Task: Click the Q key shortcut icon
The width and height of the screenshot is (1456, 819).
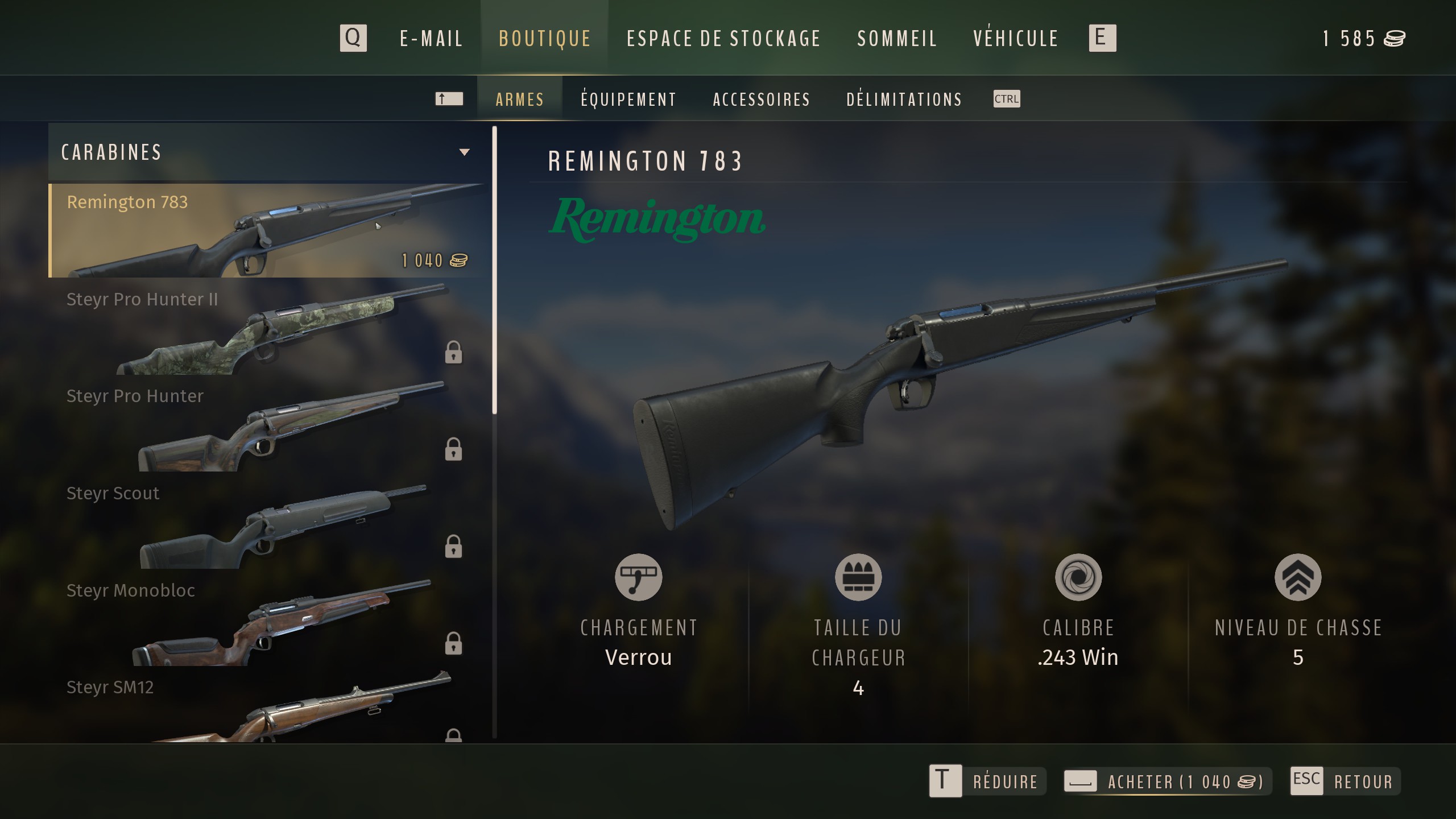Action: coord(353,38)
